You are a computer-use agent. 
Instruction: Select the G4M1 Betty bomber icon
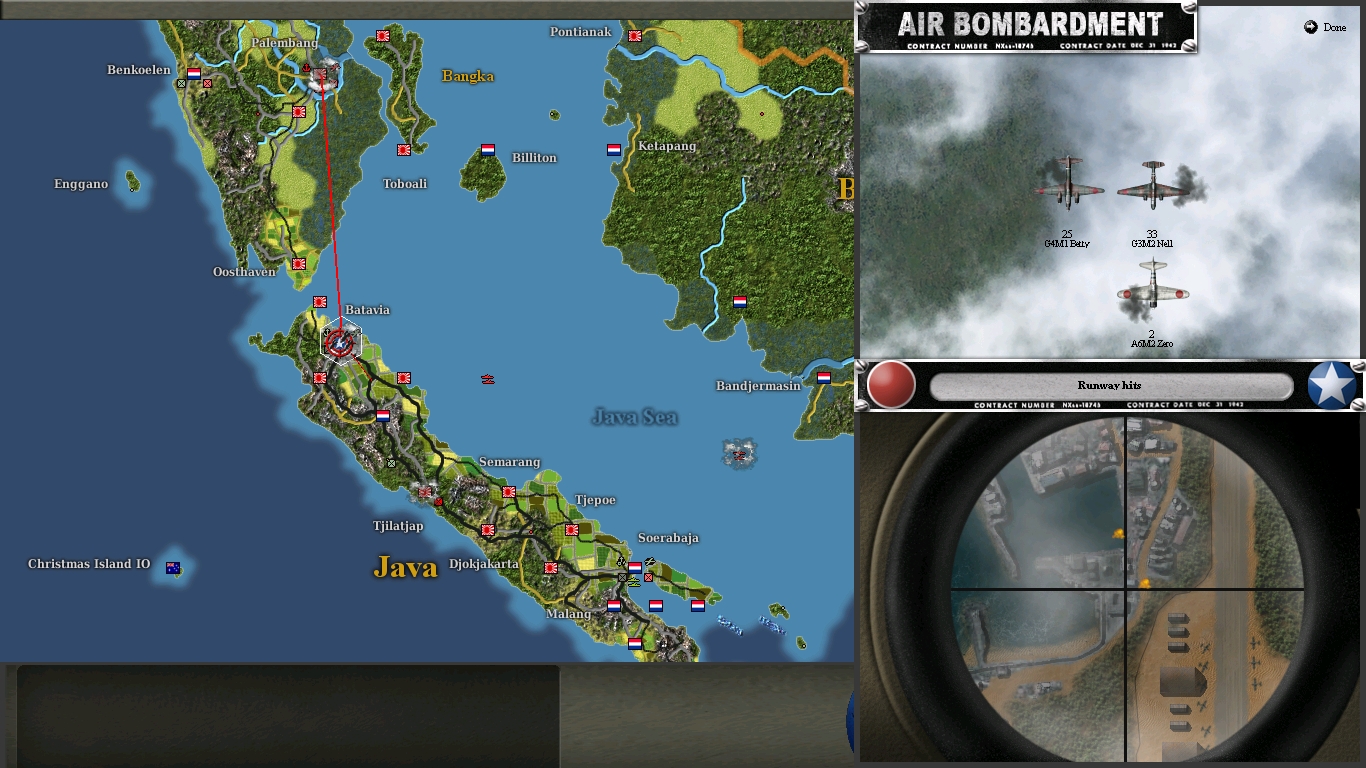pos(1069,190)
